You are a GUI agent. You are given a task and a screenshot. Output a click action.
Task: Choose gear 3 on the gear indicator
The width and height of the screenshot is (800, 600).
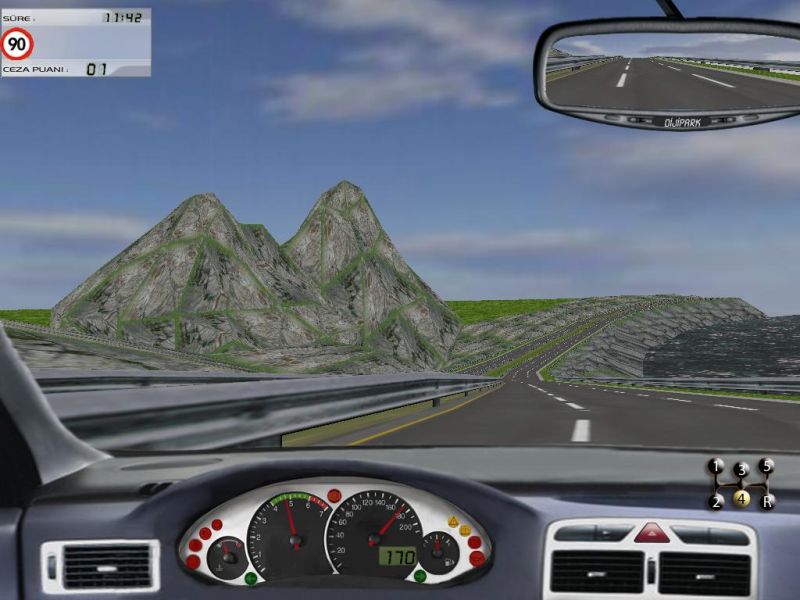pos(741,469)
